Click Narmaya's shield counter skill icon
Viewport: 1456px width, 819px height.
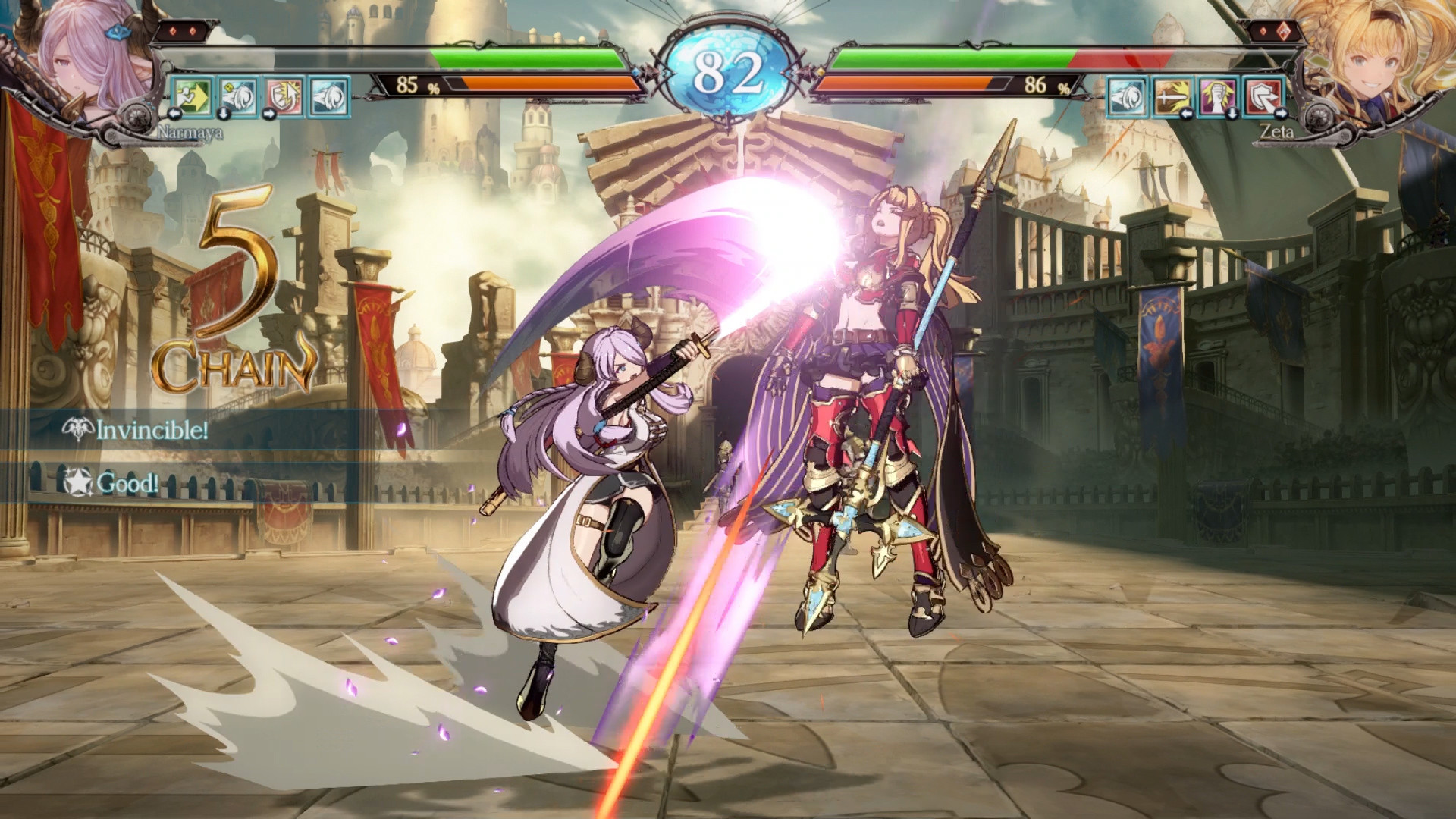[282, 97]
